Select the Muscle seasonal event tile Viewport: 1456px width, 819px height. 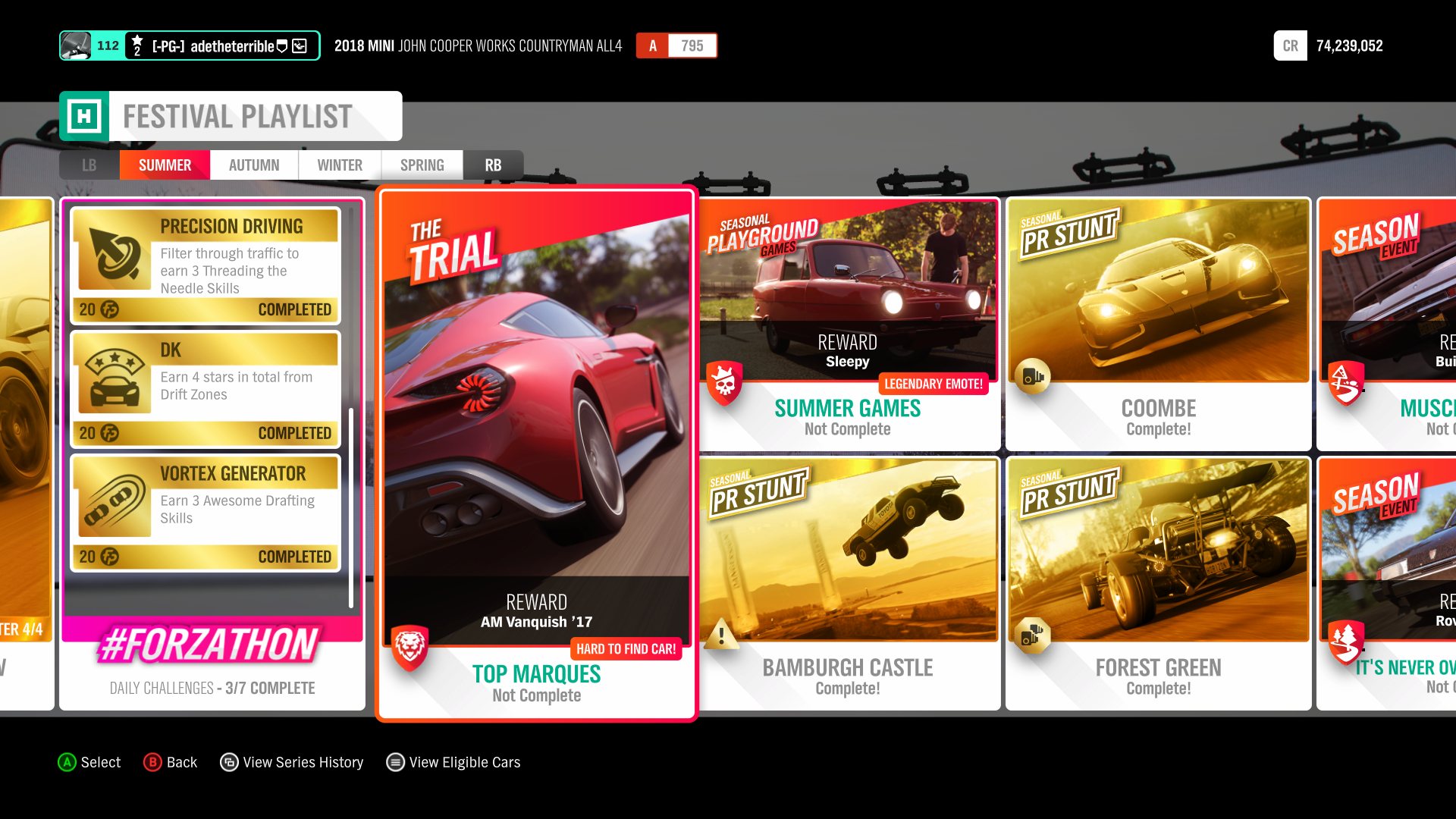pos(1388,325)
